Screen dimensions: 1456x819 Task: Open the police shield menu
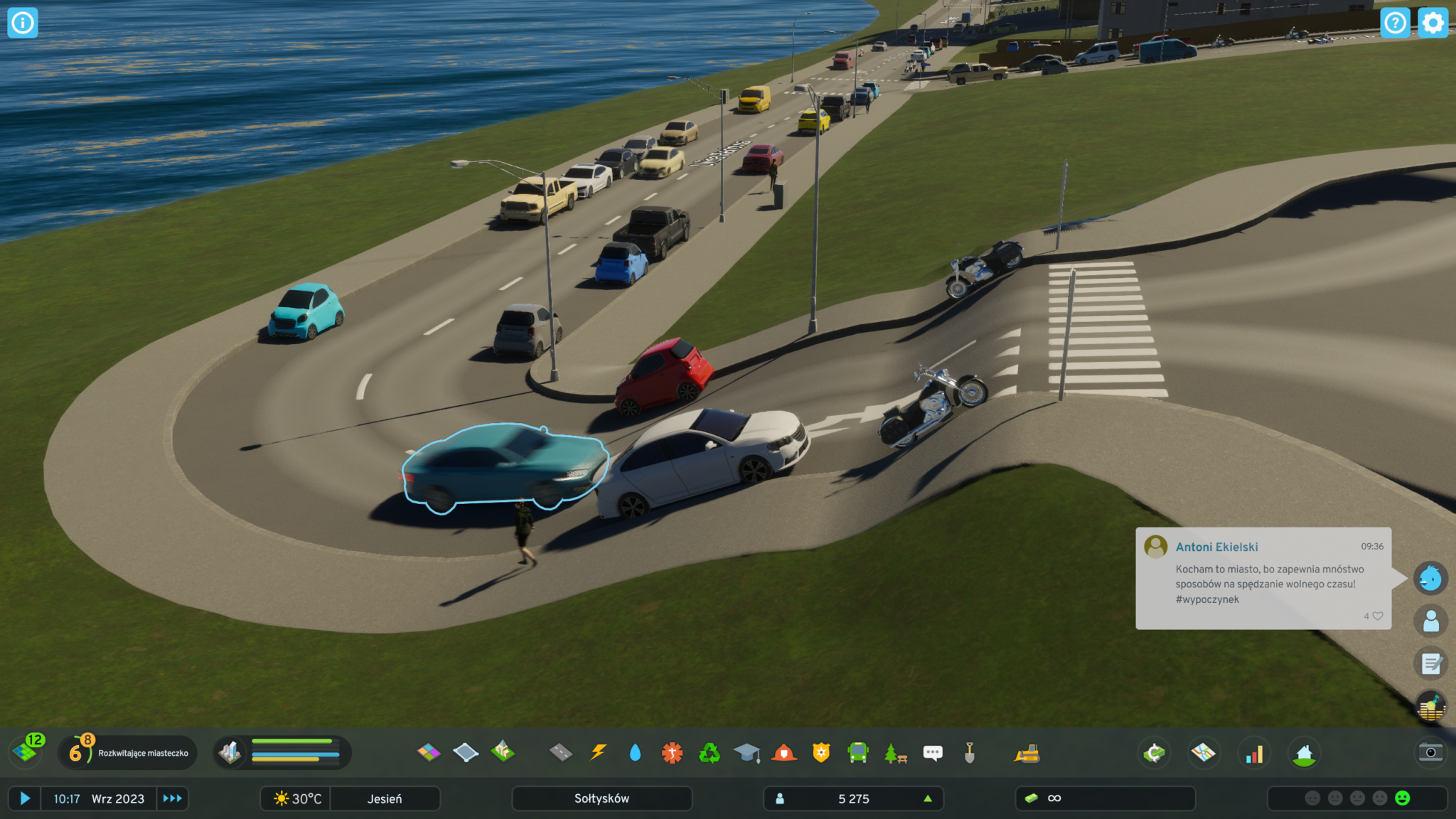click(x=821, y=752)
